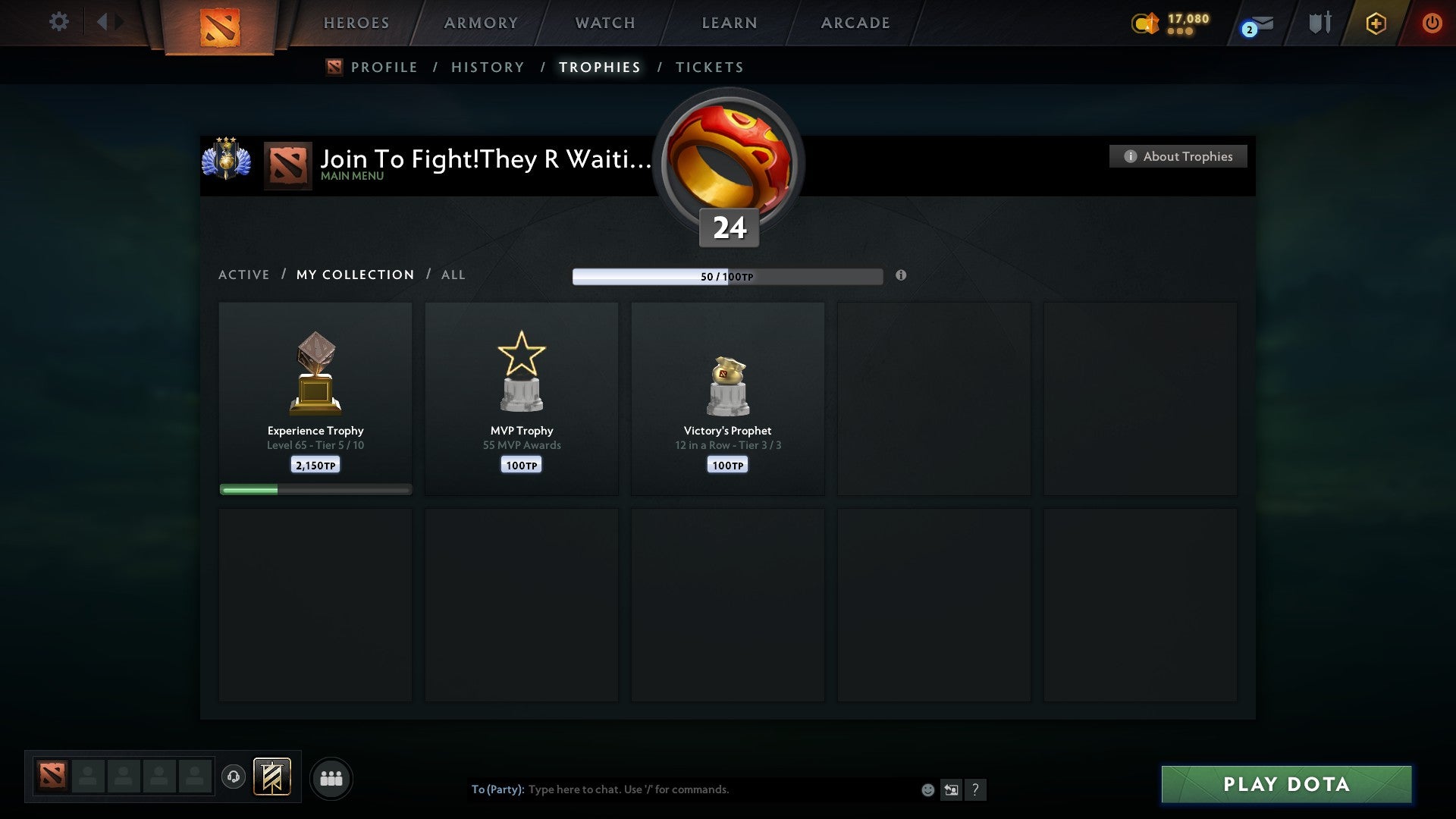This screenshot has width=1456, height=819.
Task: Open the settings gear
Action: [59, 22]
